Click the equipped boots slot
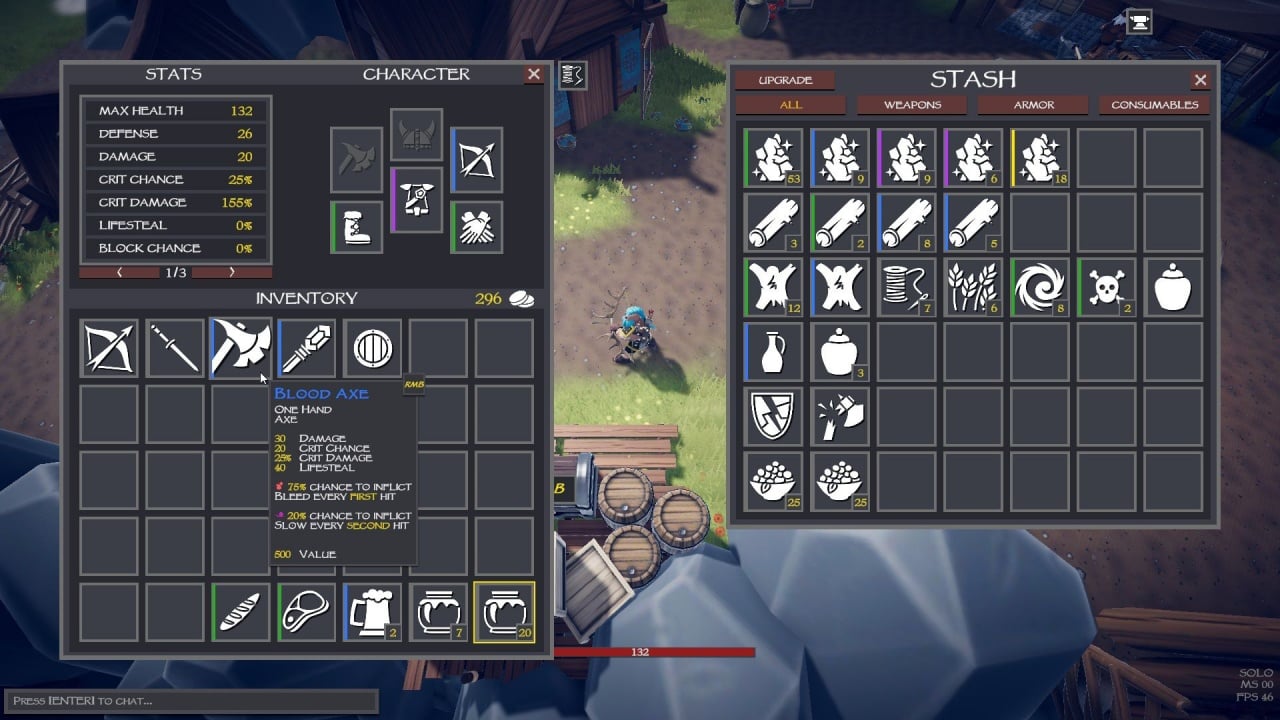The width and height of the screenshot is (1280, 720). tap(357, 227)
